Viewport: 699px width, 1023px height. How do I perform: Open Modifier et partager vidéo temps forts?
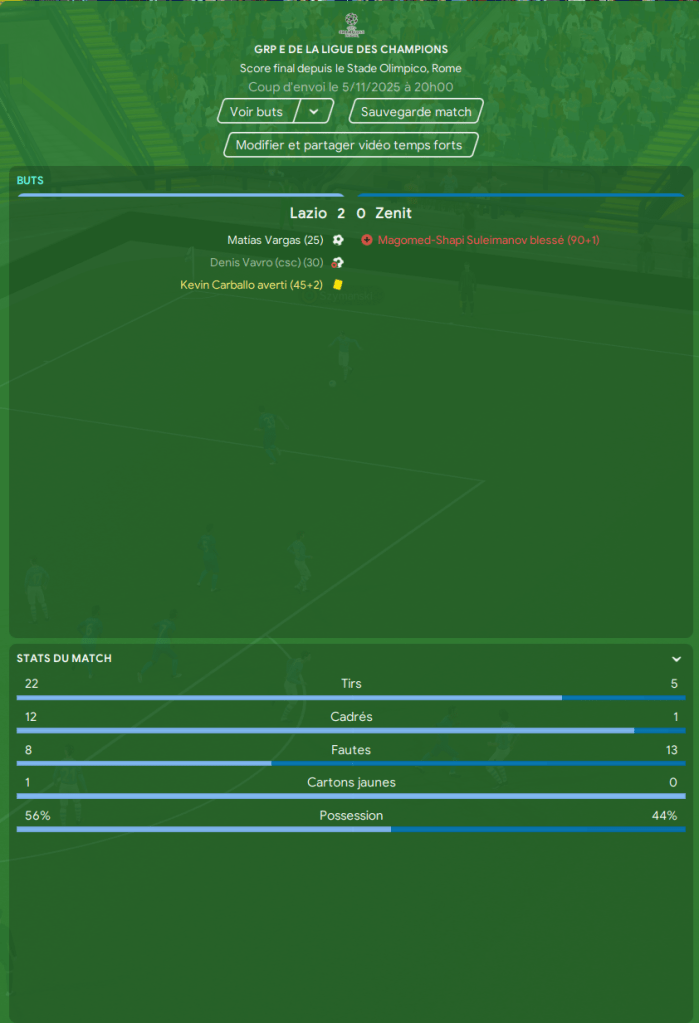click(x=349, y=145)
